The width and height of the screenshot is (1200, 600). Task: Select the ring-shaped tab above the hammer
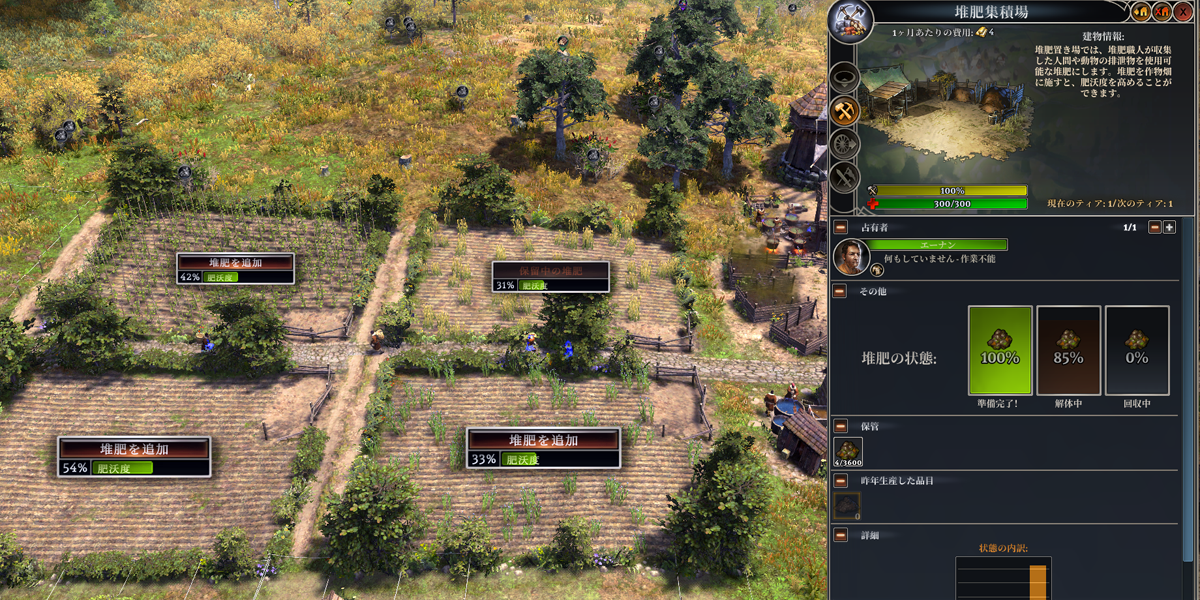click(x=845, y=76)
